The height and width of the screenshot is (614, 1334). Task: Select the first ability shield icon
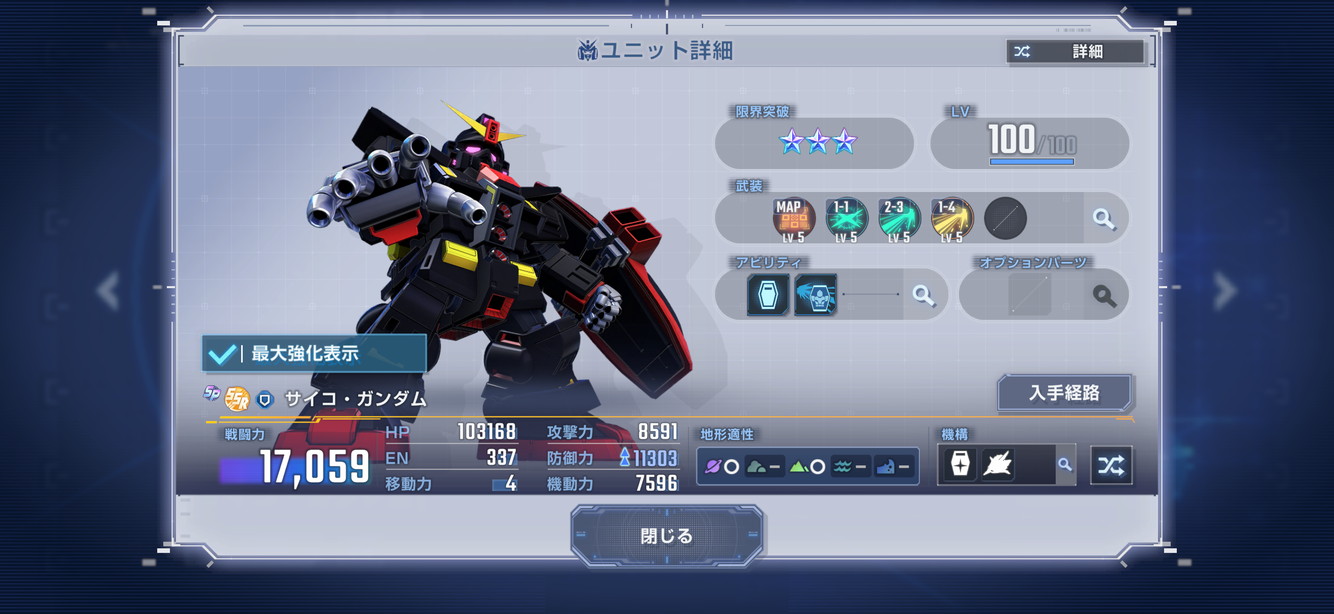[x=768, y=295]
